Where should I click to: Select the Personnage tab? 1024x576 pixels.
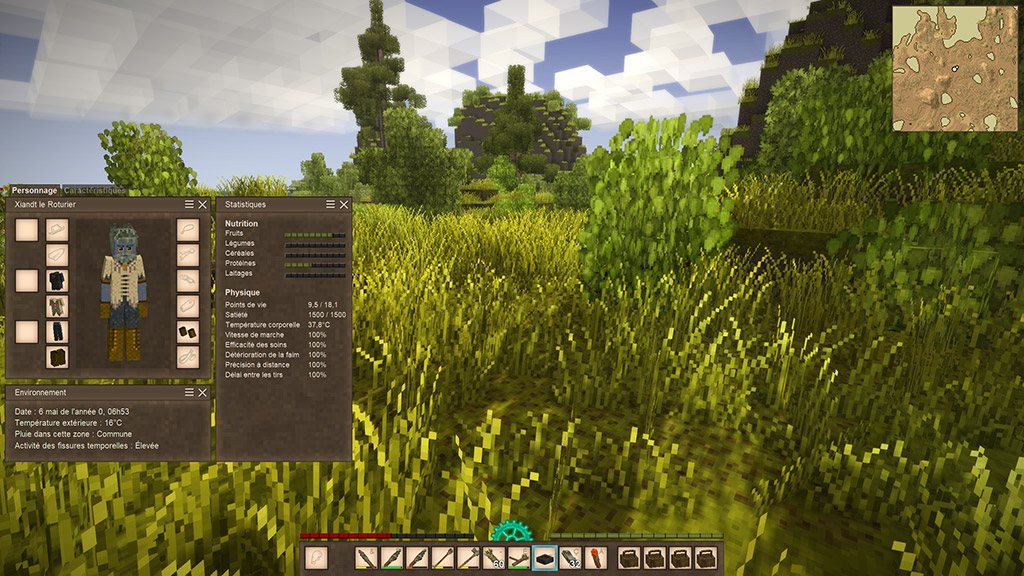point(34,190)
